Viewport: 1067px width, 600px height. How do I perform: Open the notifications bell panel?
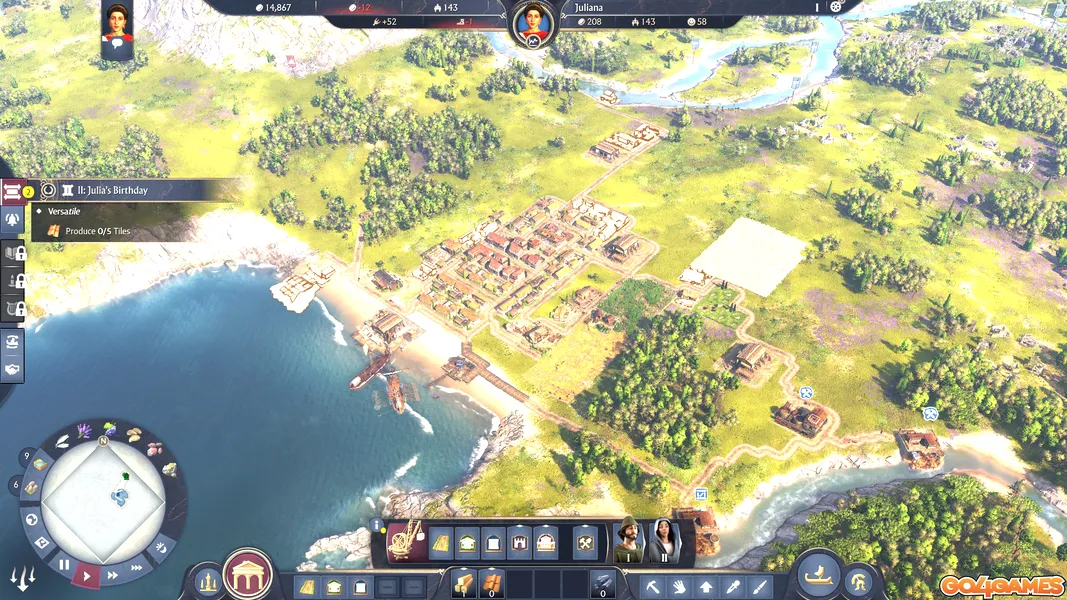(14, 220)
